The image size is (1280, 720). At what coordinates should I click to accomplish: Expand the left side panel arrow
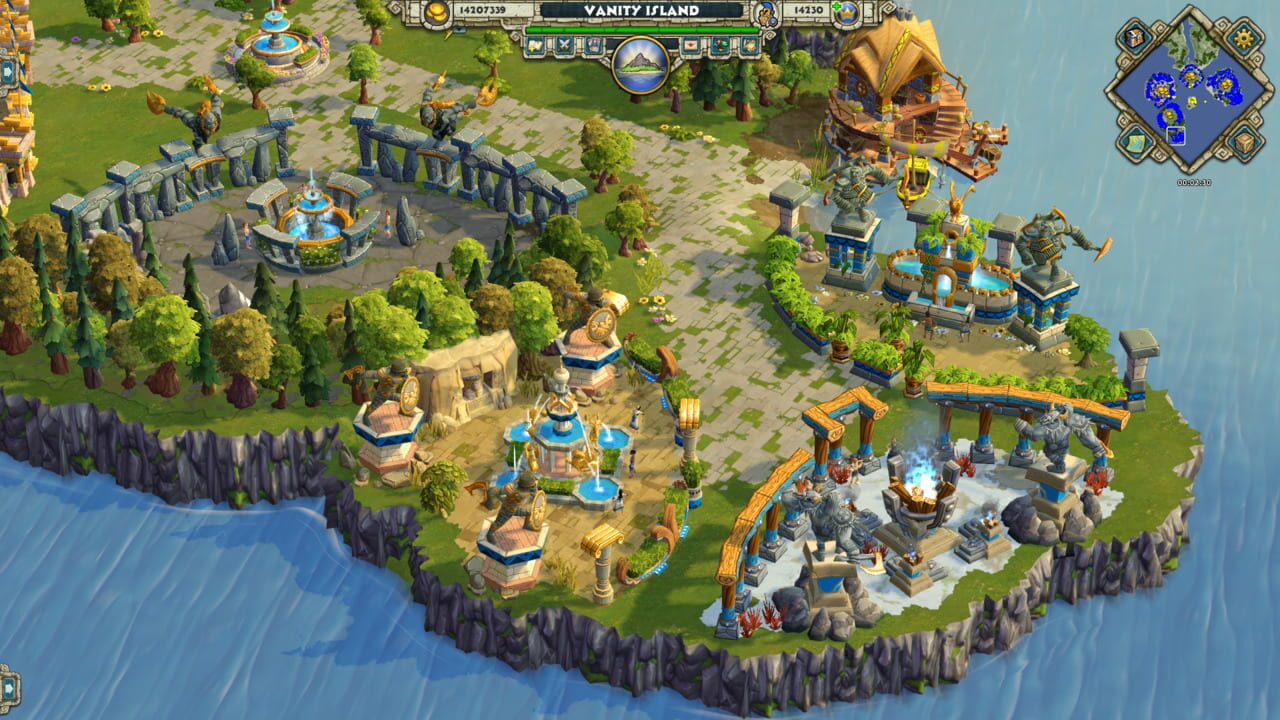(7, 72)
